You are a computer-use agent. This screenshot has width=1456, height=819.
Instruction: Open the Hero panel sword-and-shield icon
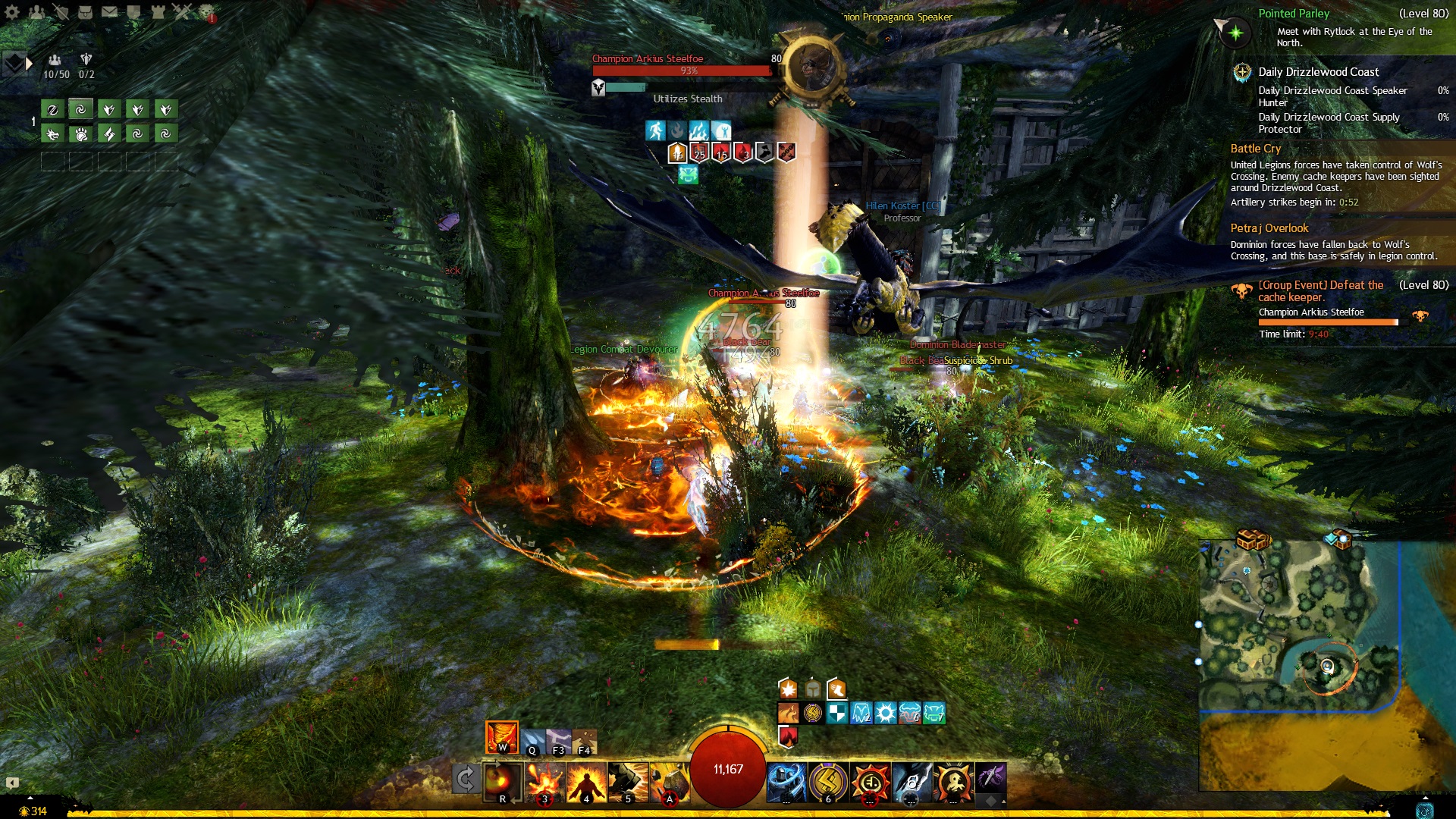click(x=61, y=11)
